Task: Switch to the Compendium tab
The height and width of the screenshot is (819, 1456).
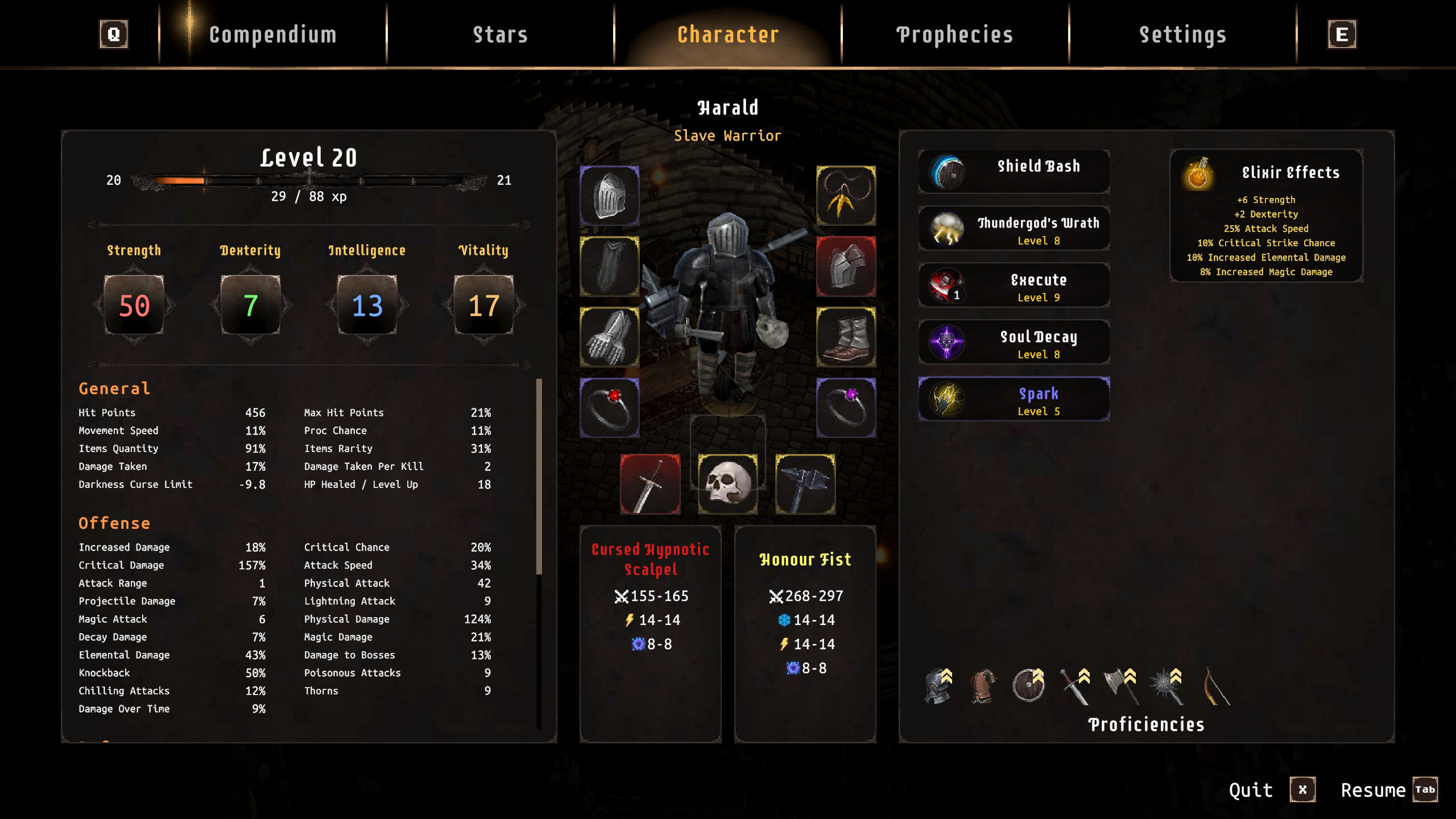Action: pyautogui.click(x=272, y=35)
